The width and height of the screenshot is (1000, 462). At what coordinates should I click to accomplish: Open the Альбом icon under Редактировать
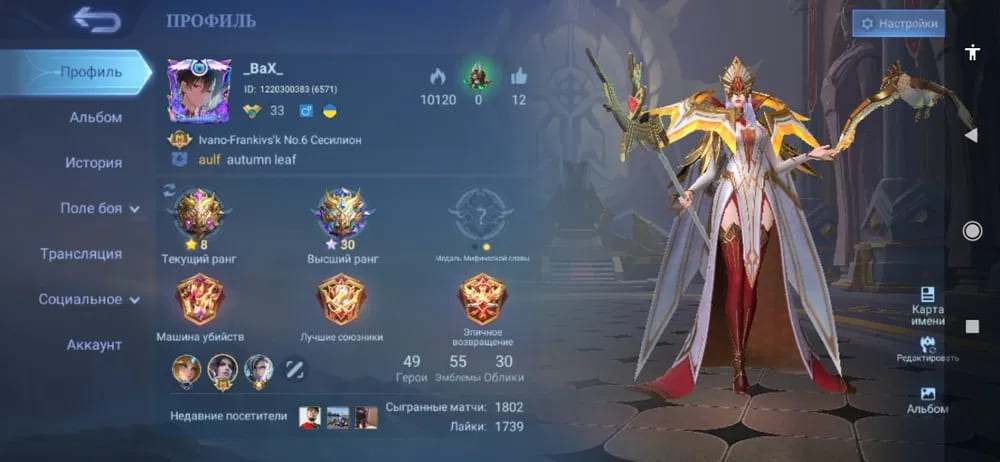927,399
